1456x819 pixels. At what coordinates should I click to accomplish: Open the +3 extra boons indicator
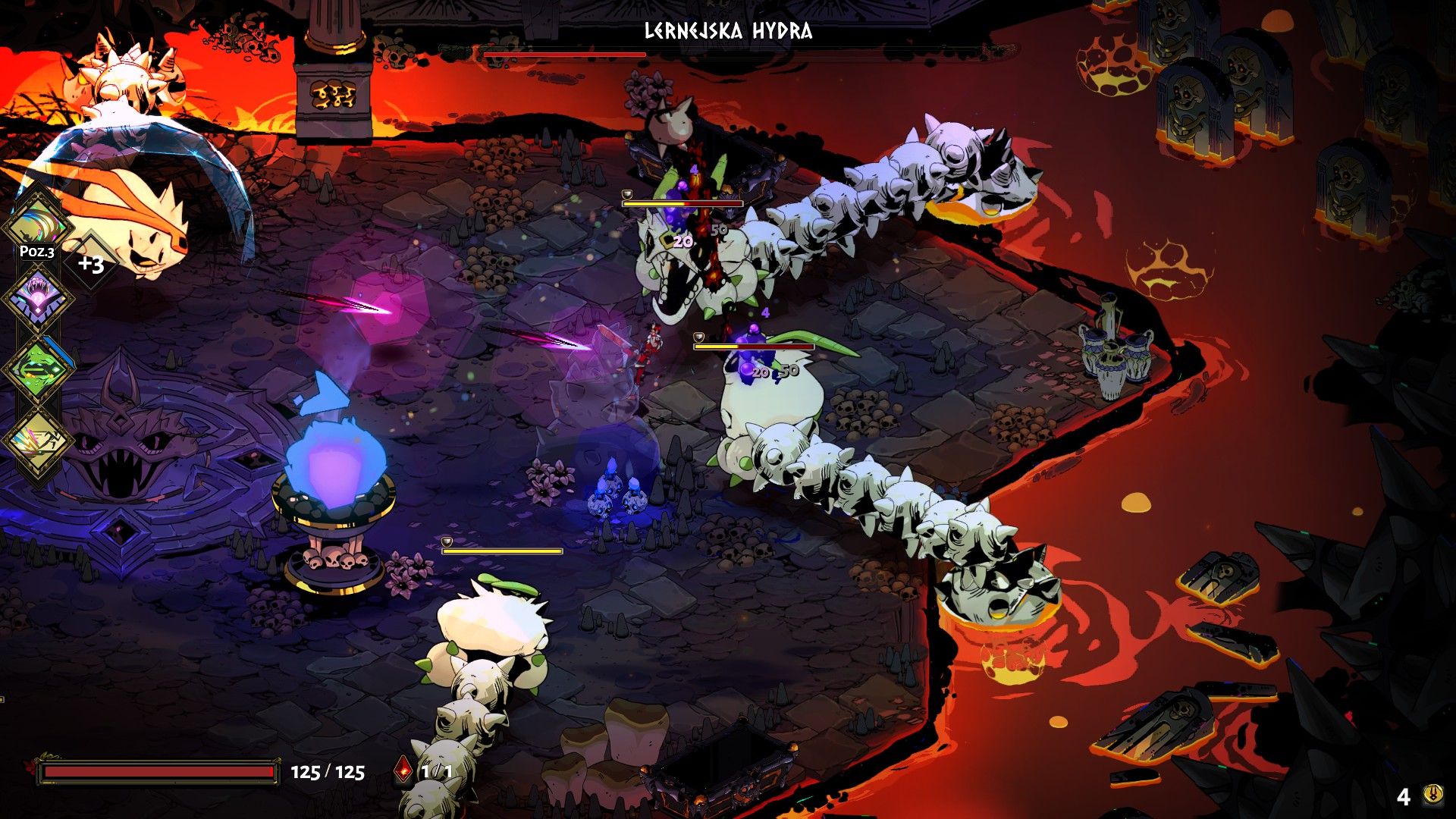click(x=91, y=264)
